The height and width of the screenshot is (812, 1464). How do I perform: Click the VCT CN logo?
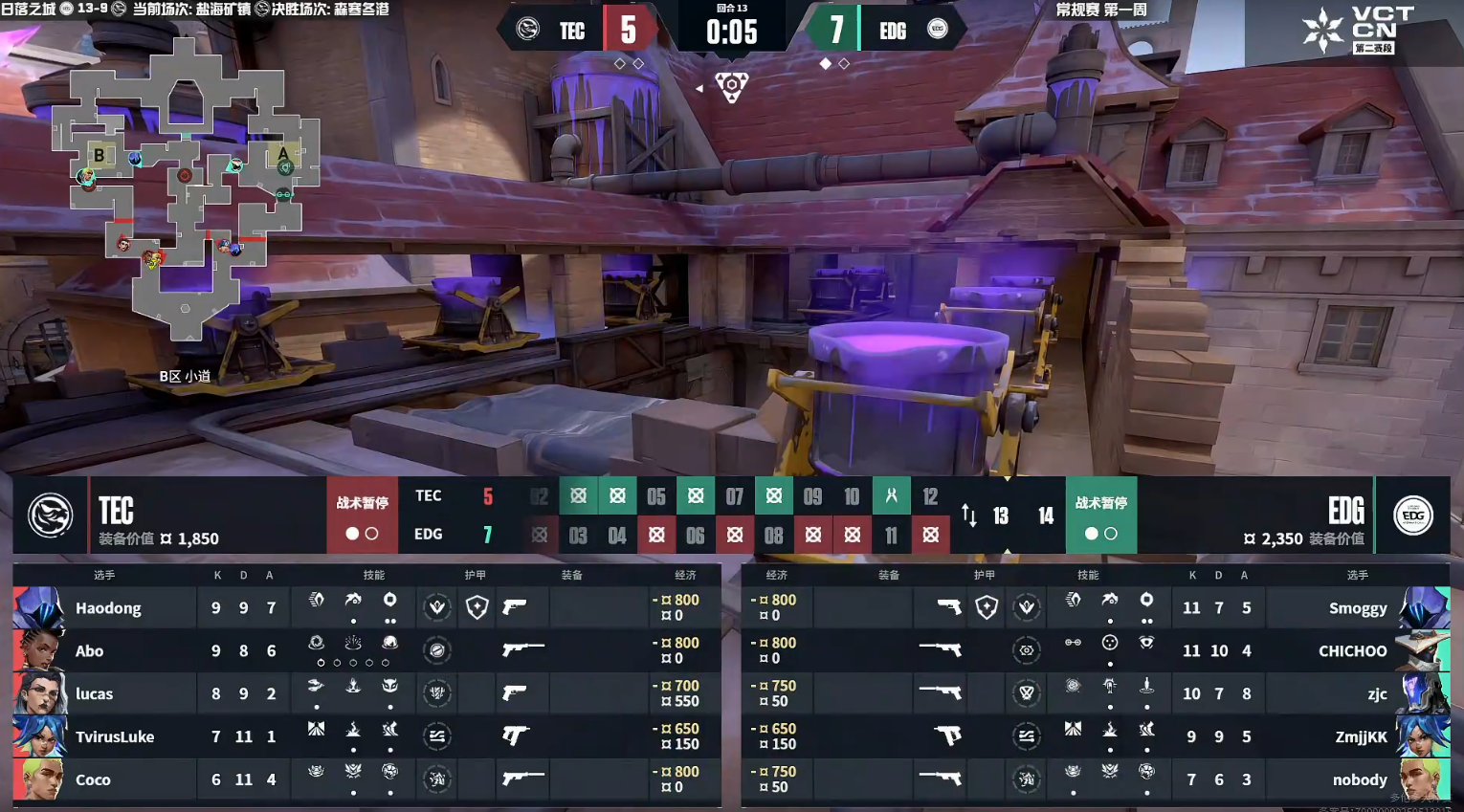click(x=1359, y=31)
